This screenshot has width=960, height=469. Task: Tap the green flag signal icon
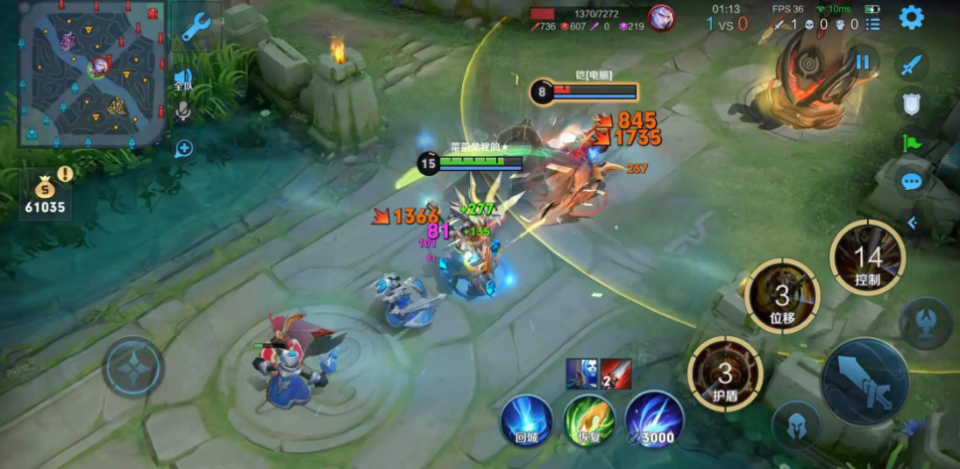(x=910, y=142)
